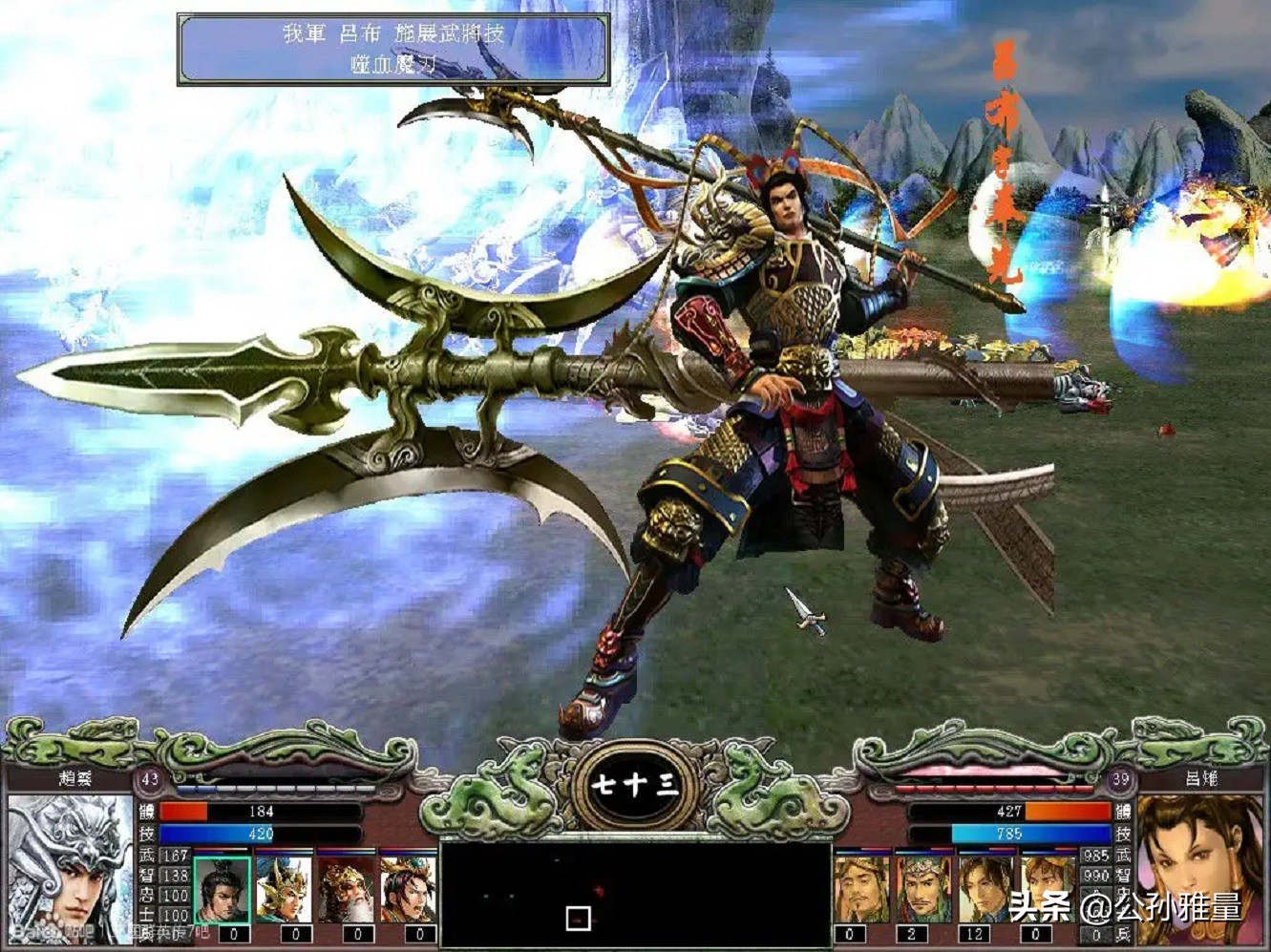Click the white view square on the minimap
This screenshot has height=952, width=1271.
tap(578, 919)
